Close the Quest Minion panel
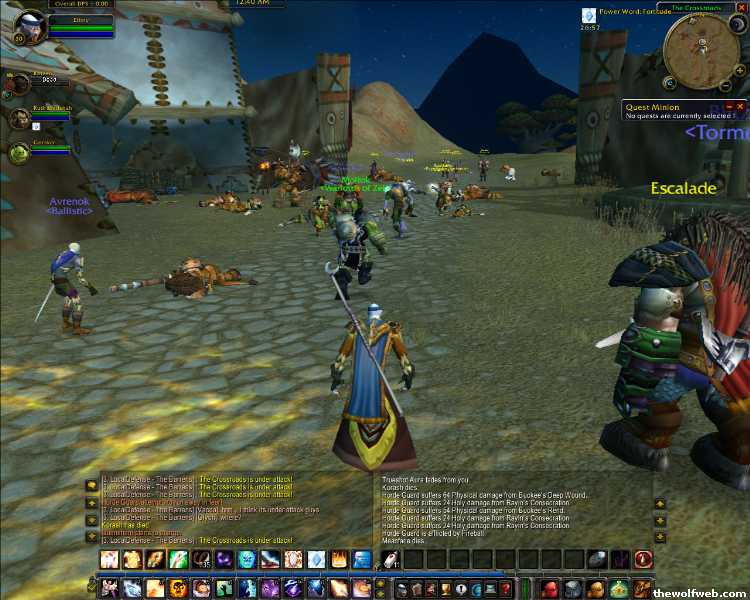The width and height of the screenshot is (750, 600). (x=741, y=106)
